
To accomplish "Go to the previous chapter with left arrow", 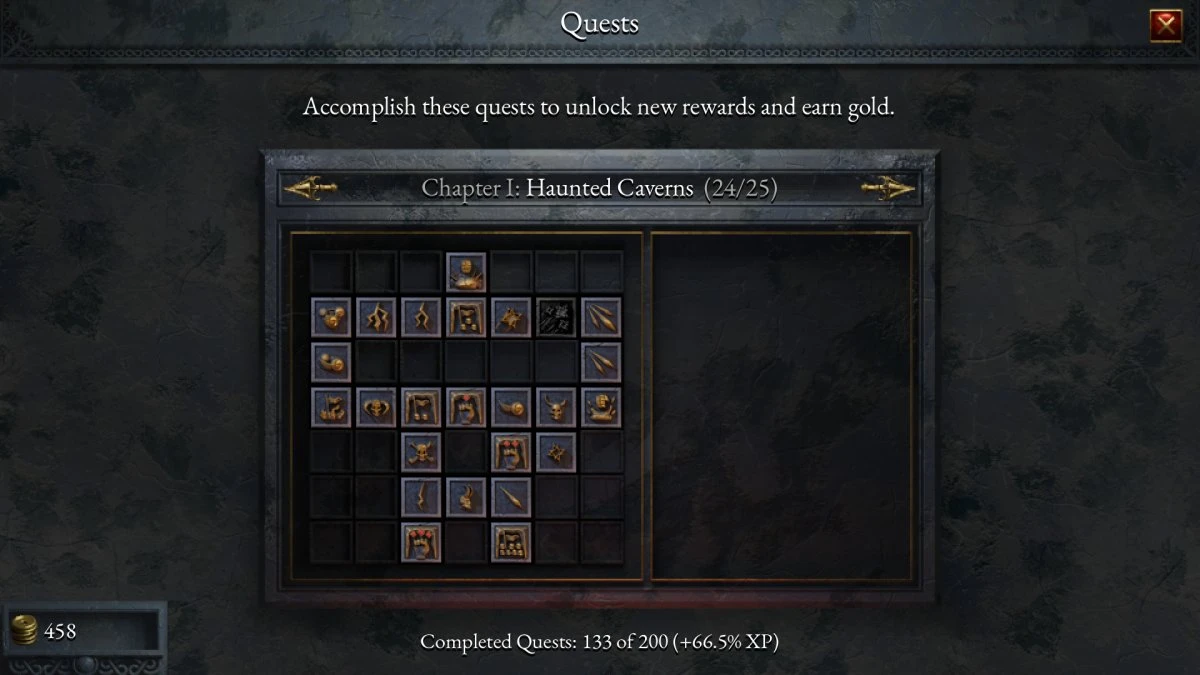I will 310,187.
